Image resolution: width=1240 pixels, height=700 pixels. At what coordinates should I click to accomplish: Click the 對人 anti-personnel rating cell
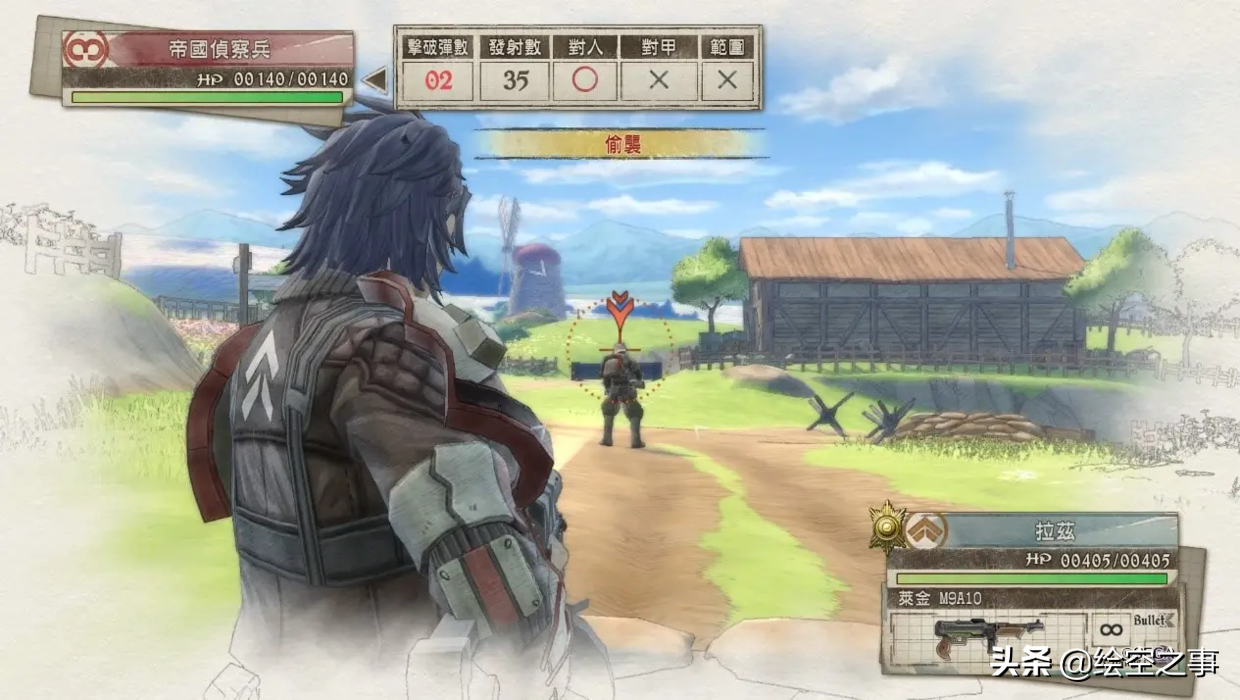584,80
